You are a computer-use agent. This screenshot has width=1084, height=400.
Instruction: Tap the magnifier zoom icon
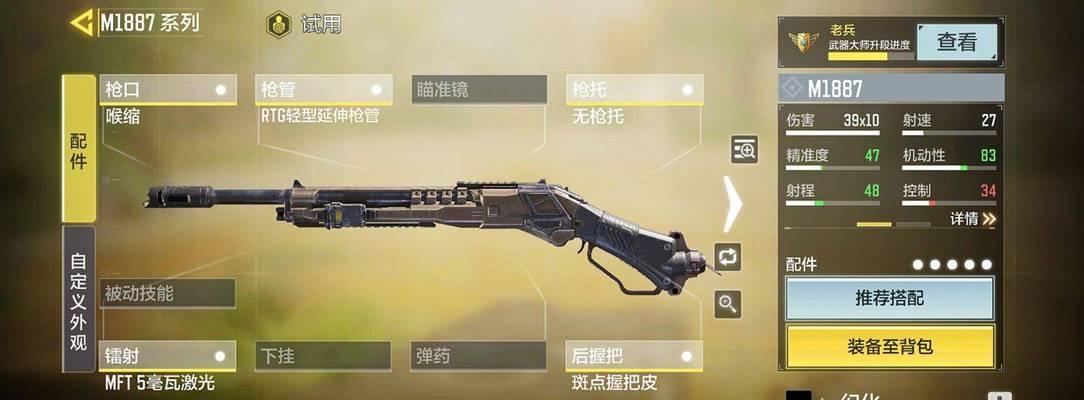728,304
